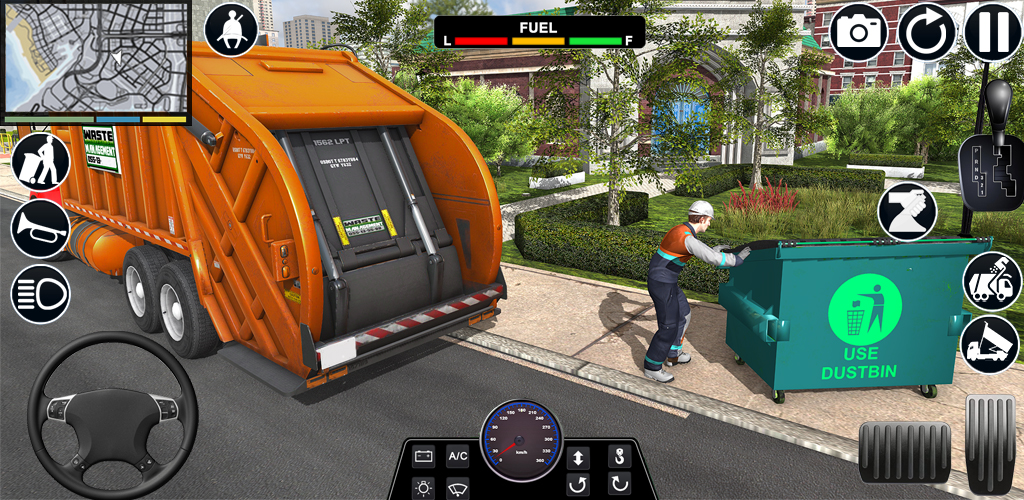Take a screenshot with the camera button

click(859, 31)
